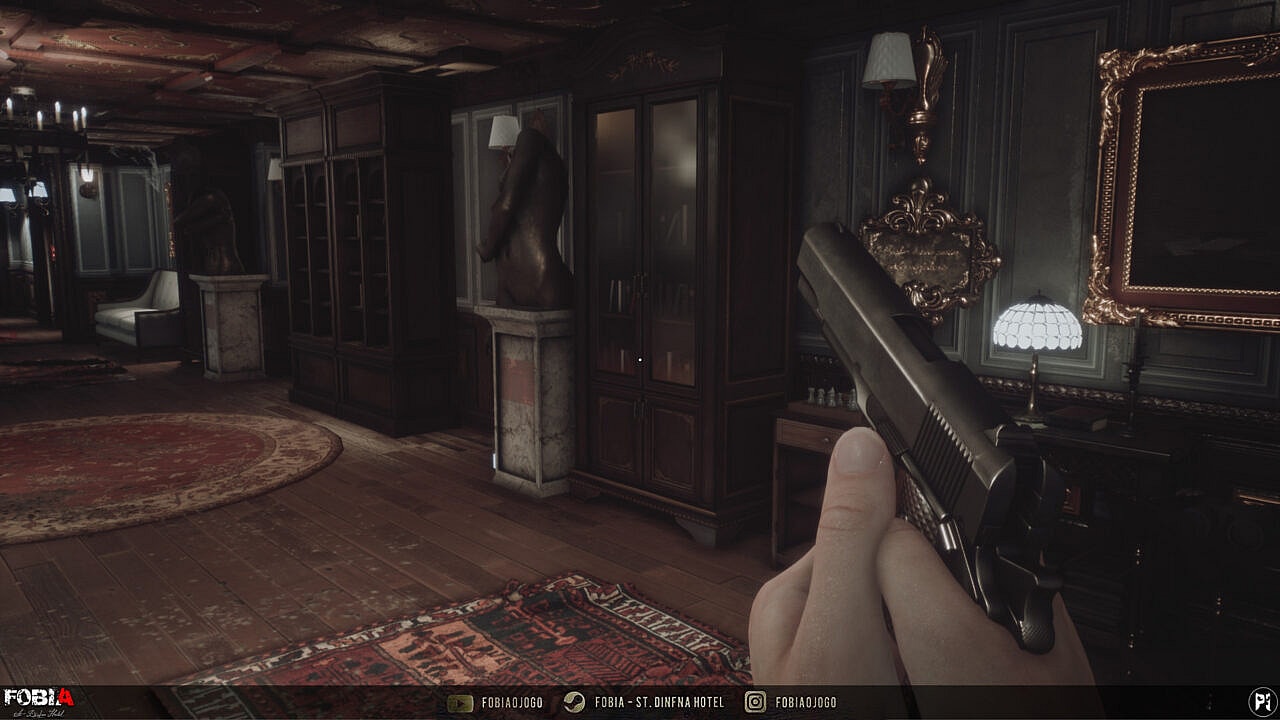Screen dimensions: 1280x720
Task: Open the Steam Fobia - St. Dinfna Hotel link
Action: [645, 702]
